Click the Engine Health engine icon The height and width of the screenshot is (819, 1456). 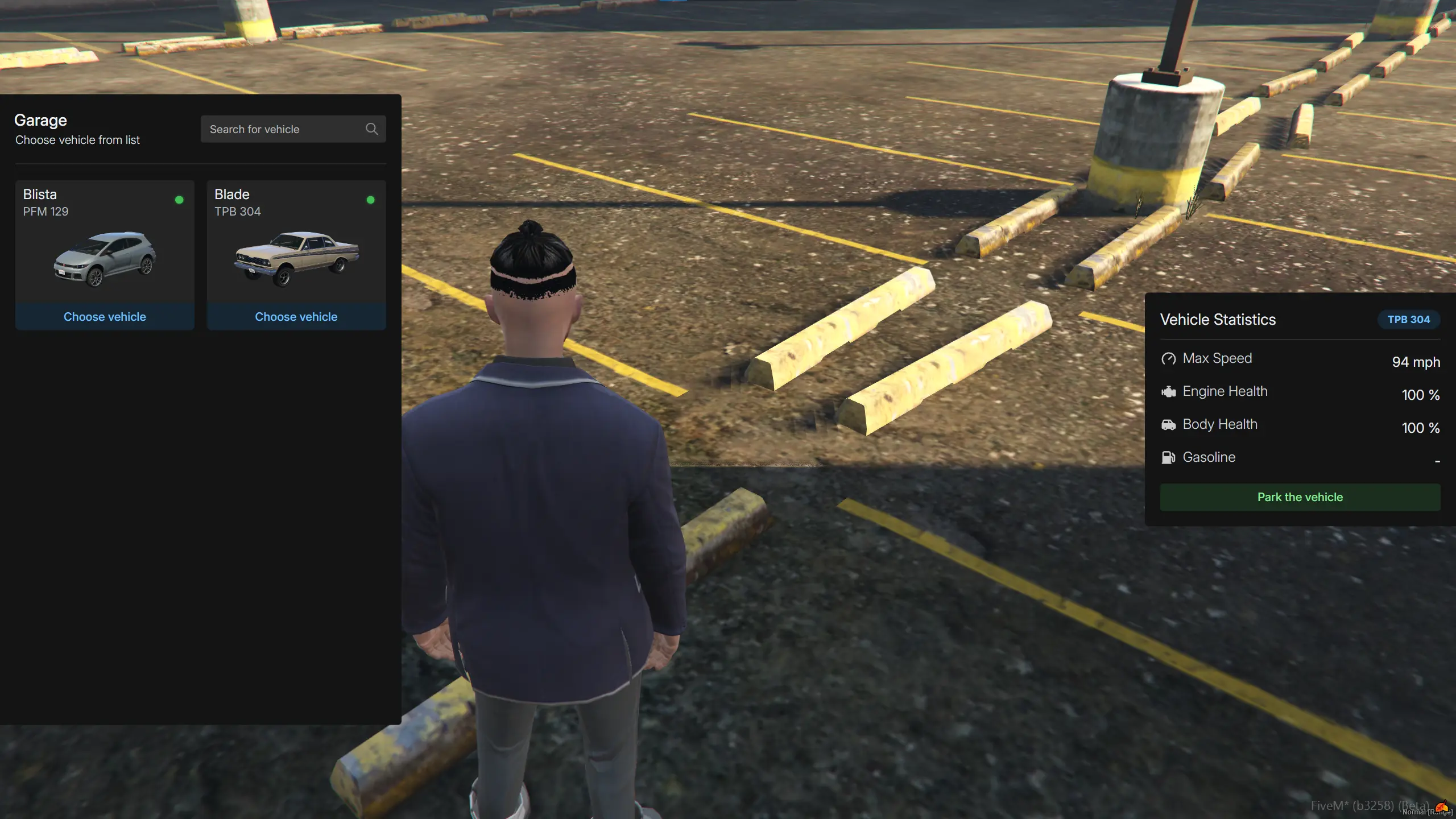[1169, 391]
